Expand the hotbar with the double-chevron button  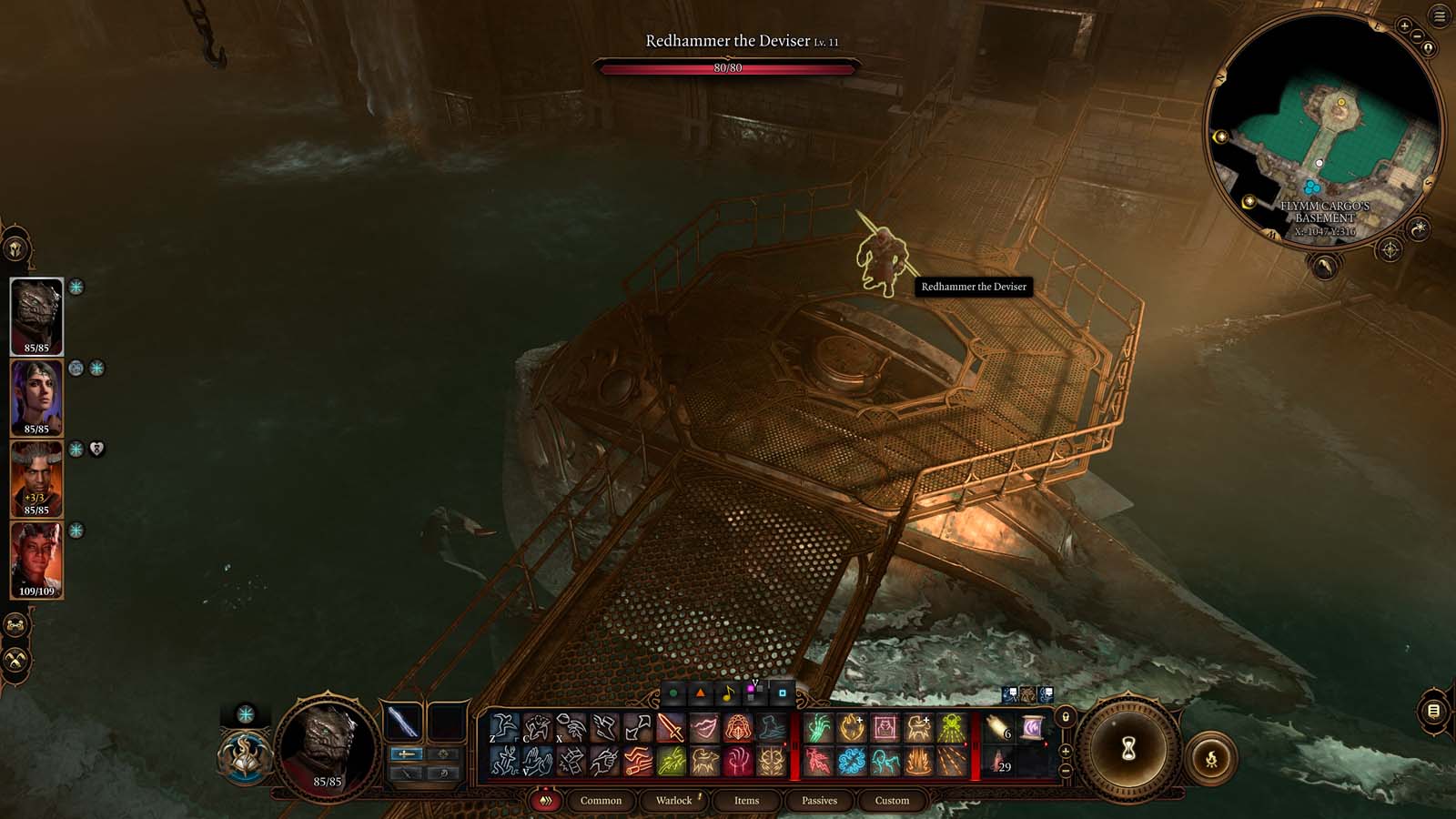coord(546,801)
